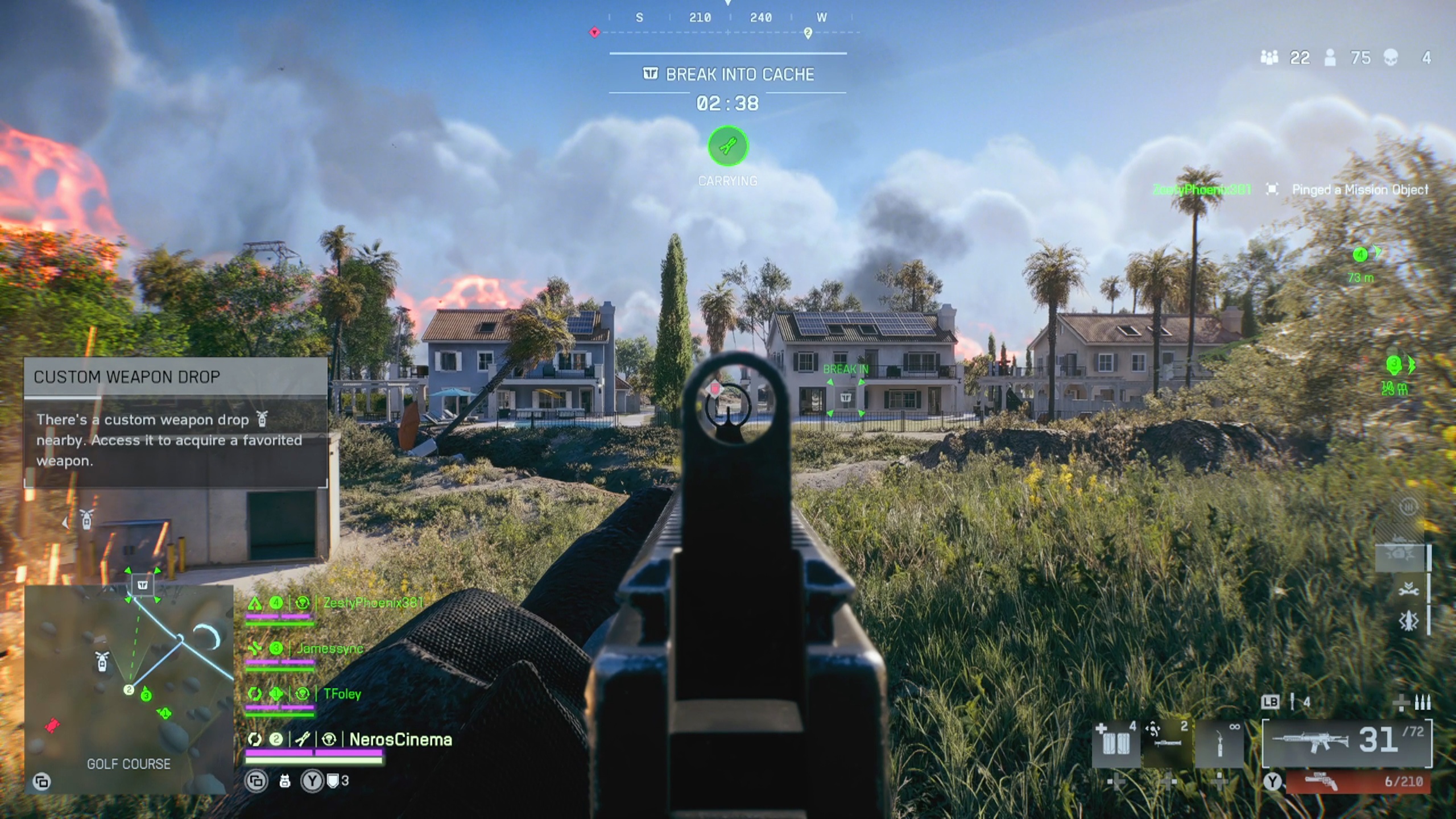Screen dimensions: 1456x819
Task: Click the Pinged a Mission Object feed entry
Action: pyautogui.click(x=1359, y=189)
